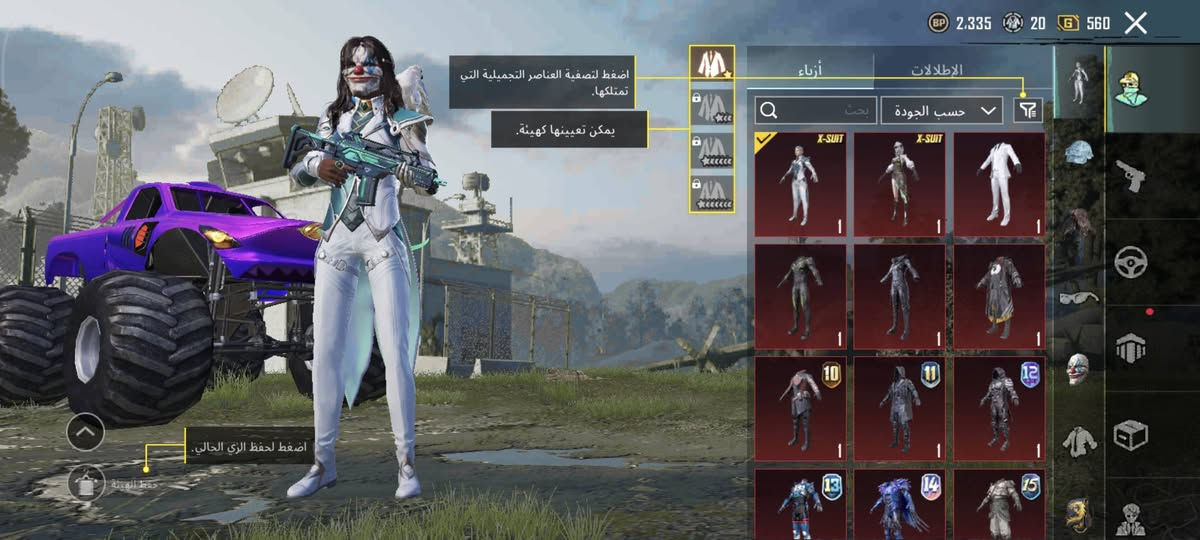This screenshot has width=1200, height=540.
Task: Choose the plain white suit outfit
Action: 999,184
